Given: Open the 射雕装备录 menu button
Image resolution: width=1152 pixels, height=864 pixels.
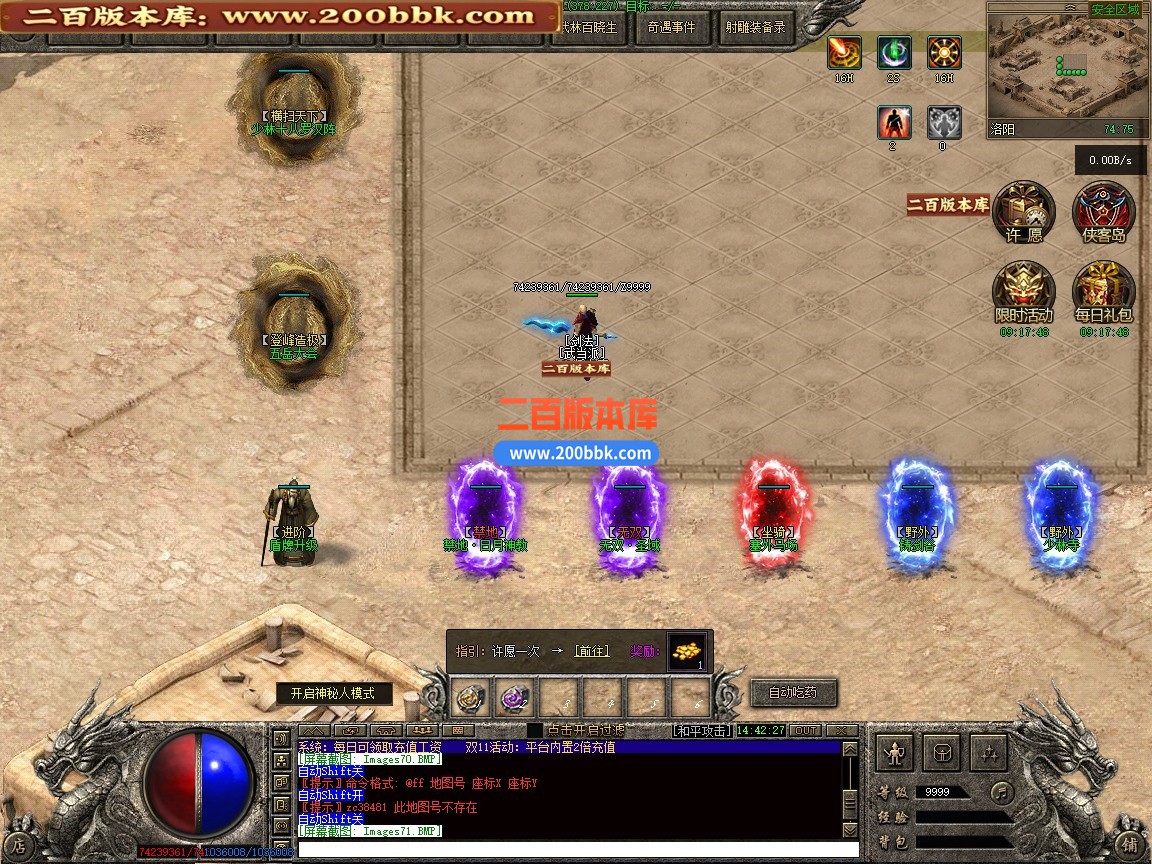Looking at the screenshot, I should click(x=755, y=28).
